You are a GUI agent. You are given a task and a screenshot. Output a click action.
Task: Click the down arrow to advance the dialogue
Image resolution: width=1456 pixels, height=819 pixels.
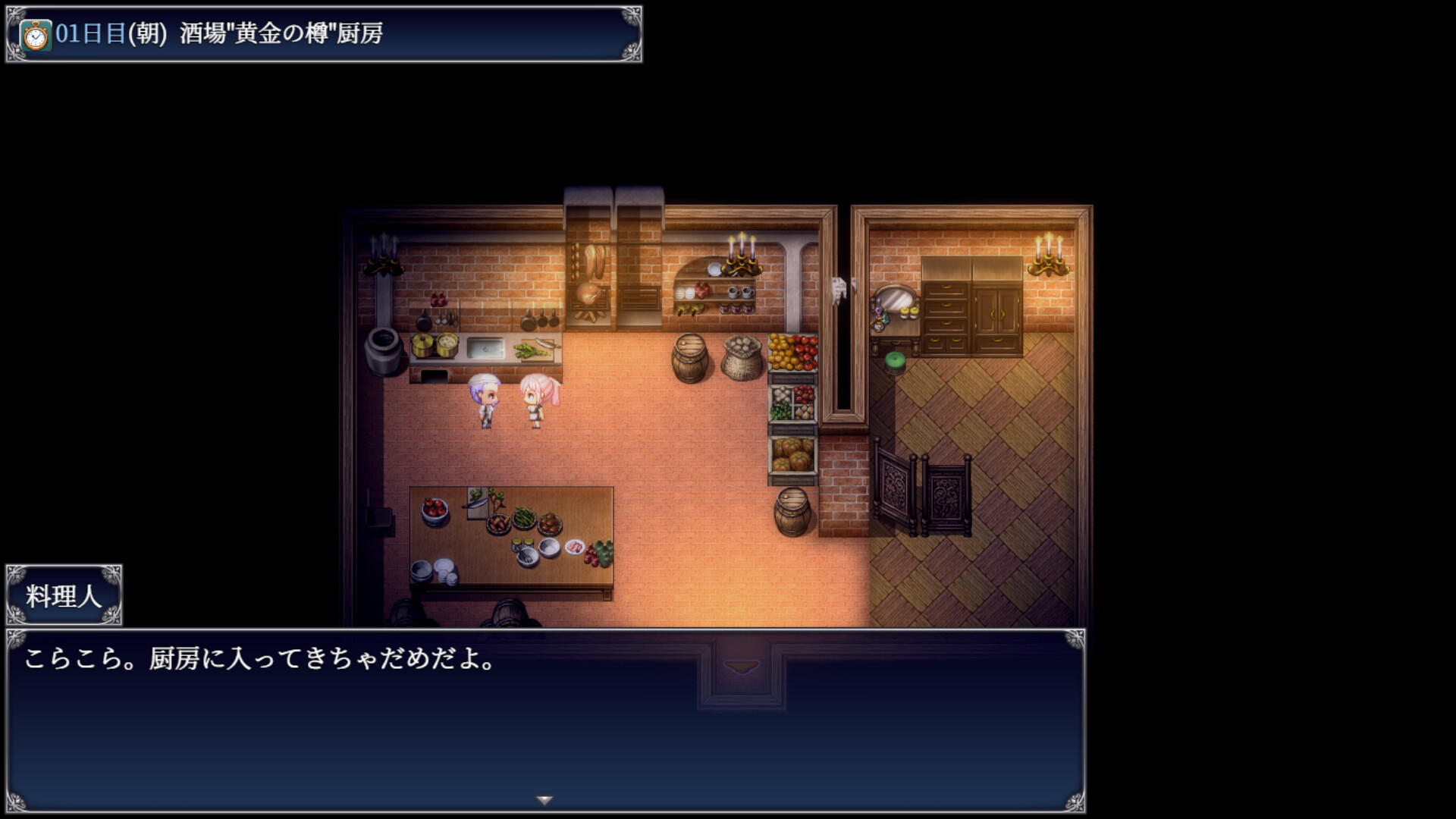coord(543,798)
